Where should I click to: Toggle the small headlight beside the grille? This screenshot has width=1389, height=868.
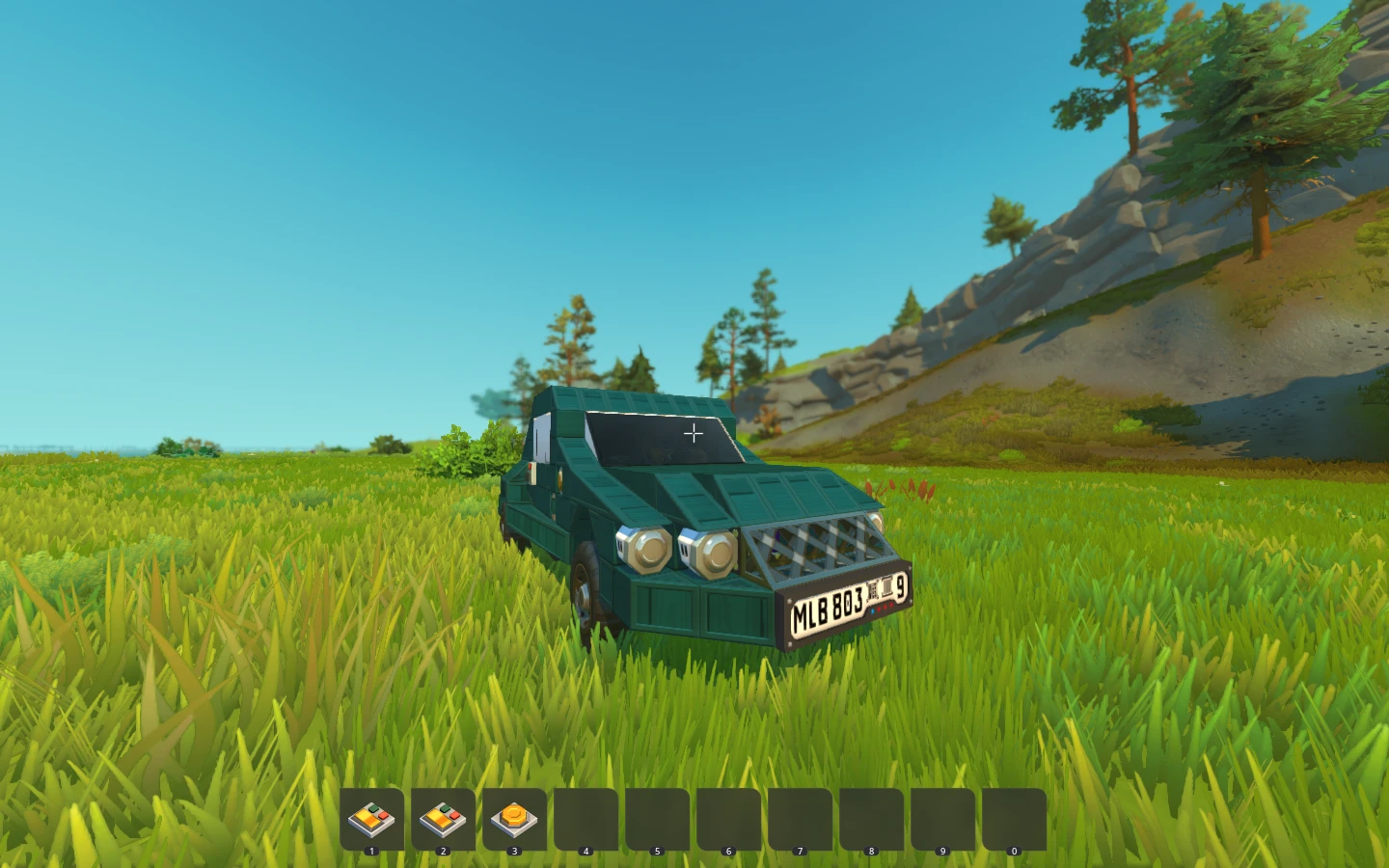pos(874,522)
